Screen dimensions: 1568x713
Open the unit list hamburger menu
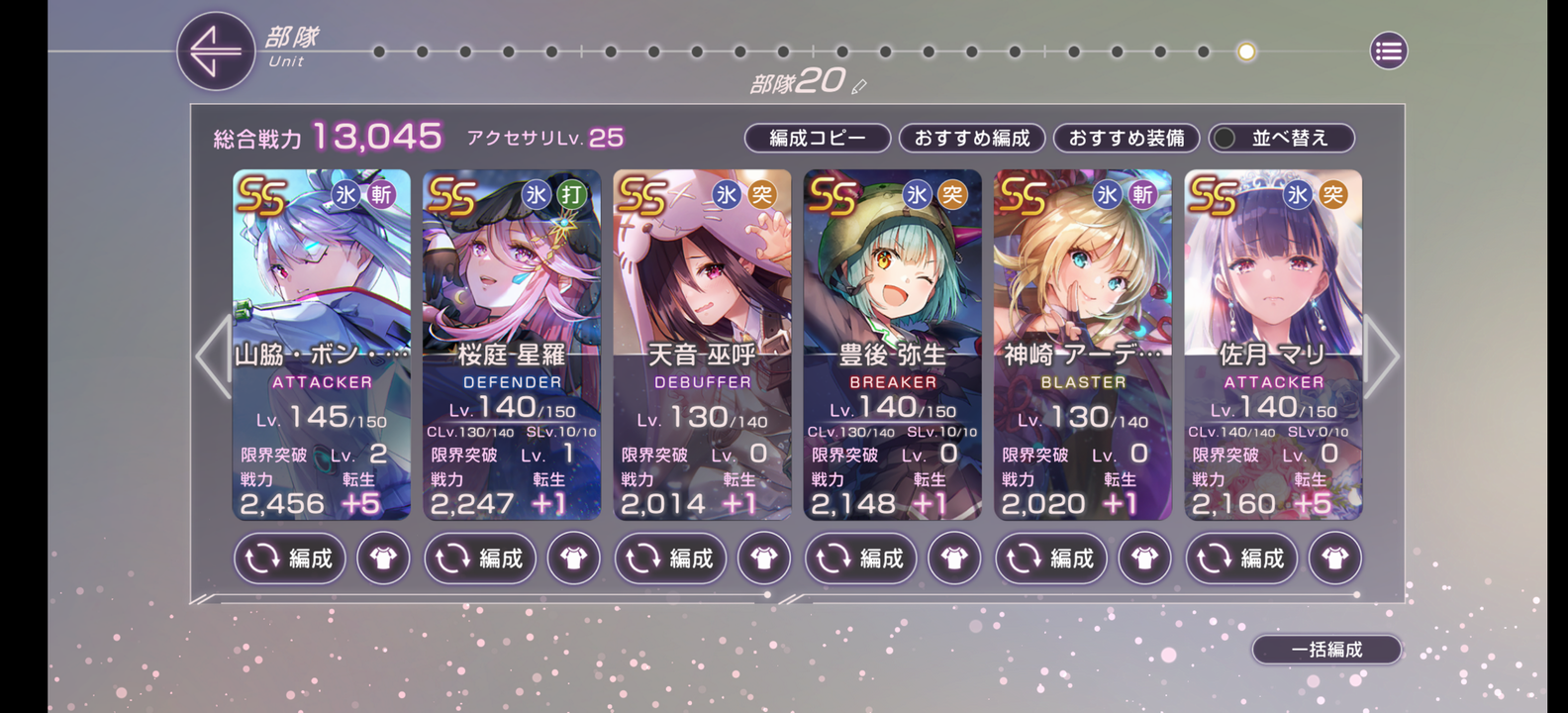coord(1387,51)
